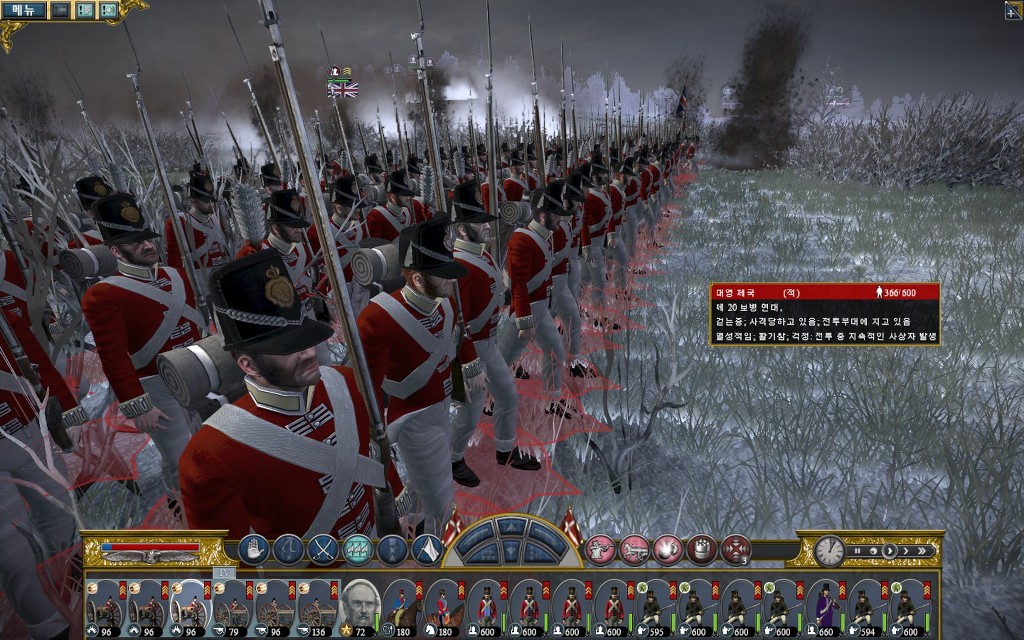Screen dimensions: 1024x640
Task: Open the 메뉴 game menu
Action: click(x=23, y=10)
